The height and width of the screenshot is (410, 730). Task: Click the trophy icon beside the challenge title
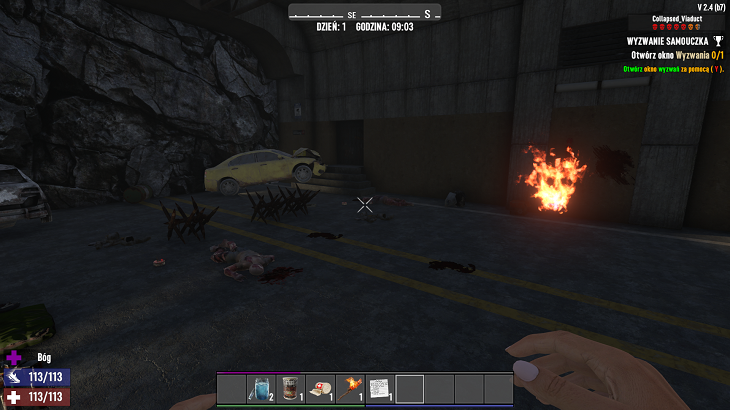(717, 41)
